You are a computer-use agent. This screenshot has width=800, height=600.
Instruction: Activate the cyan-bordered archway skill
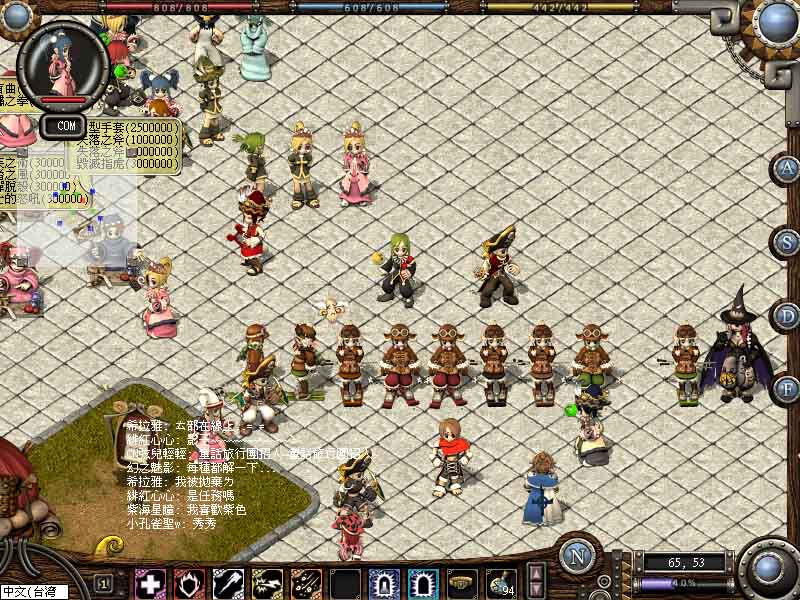click(423, 583)
